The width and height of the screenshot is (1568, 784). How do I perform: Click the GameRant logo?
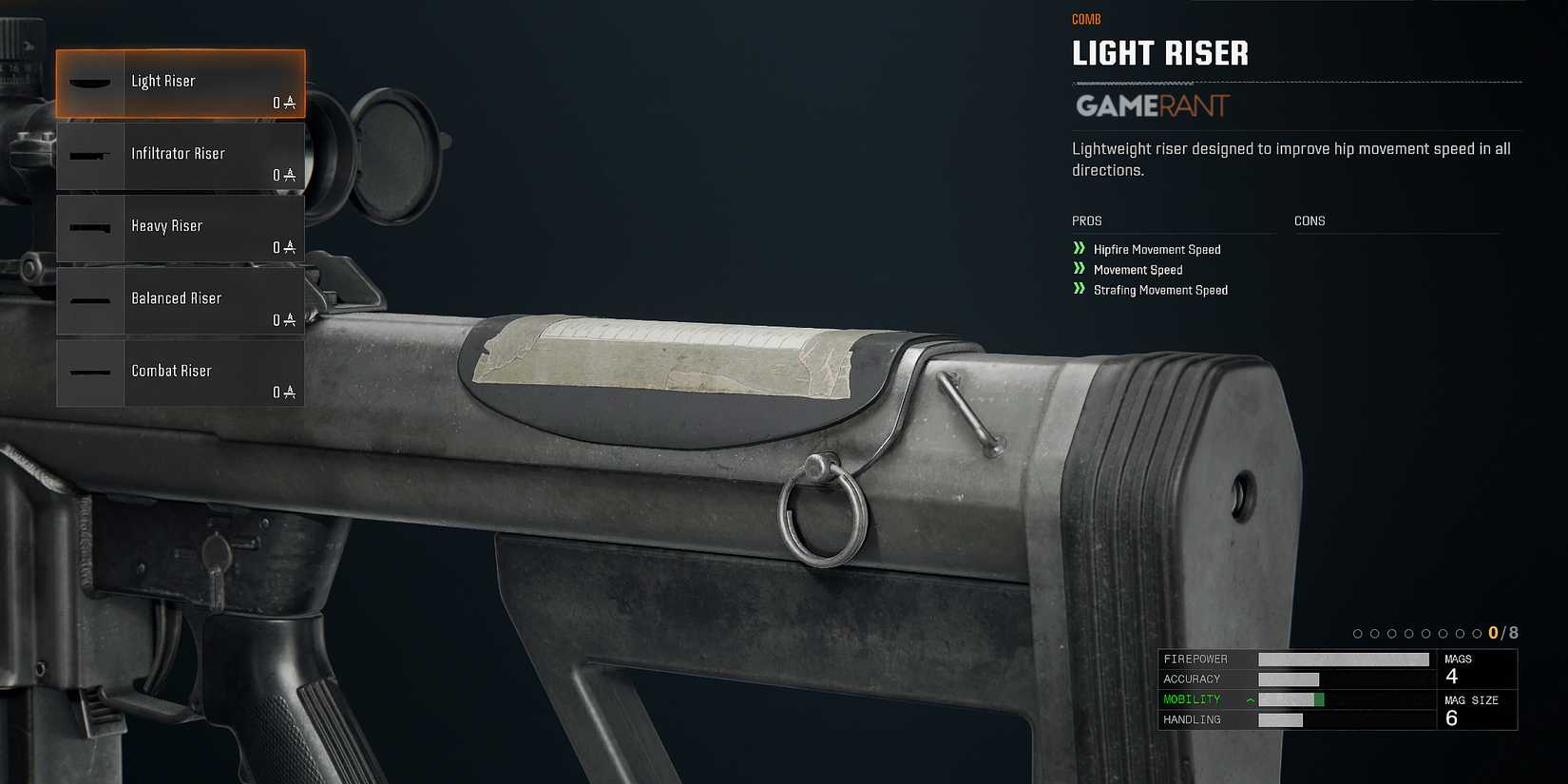[1152, 106]
